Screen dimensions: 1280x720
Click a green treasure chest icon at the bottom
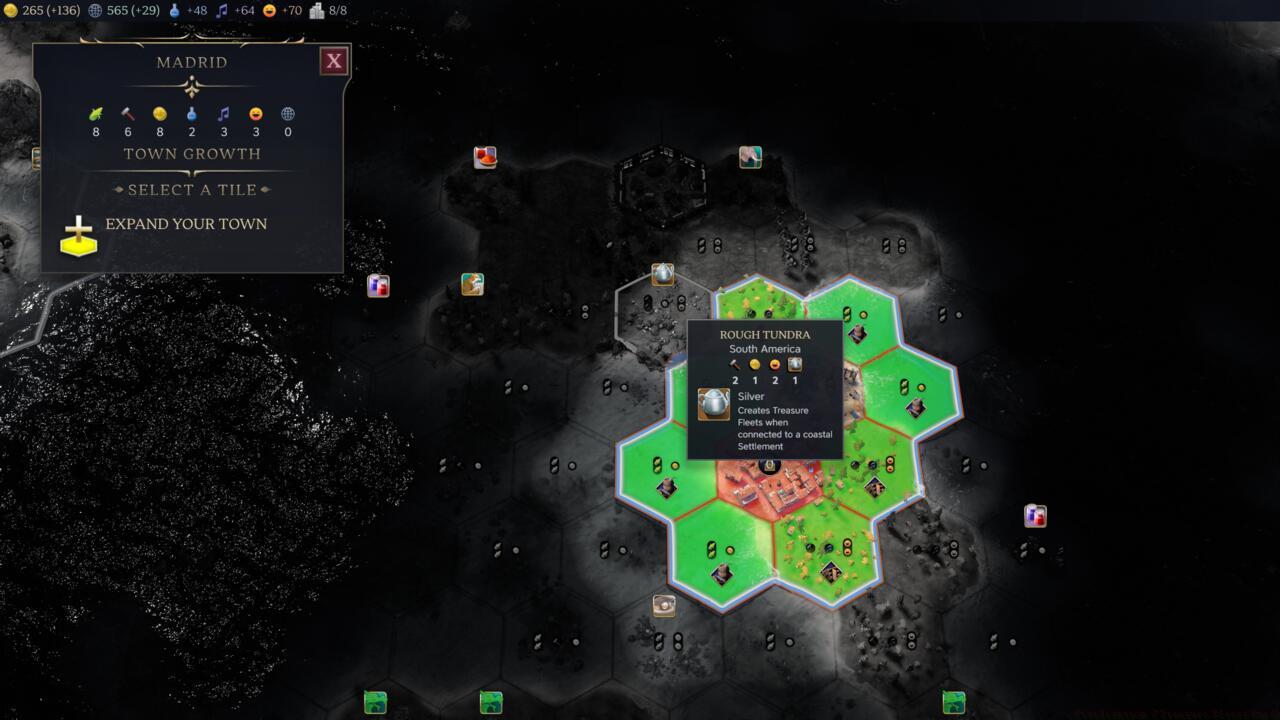(374, 703)
